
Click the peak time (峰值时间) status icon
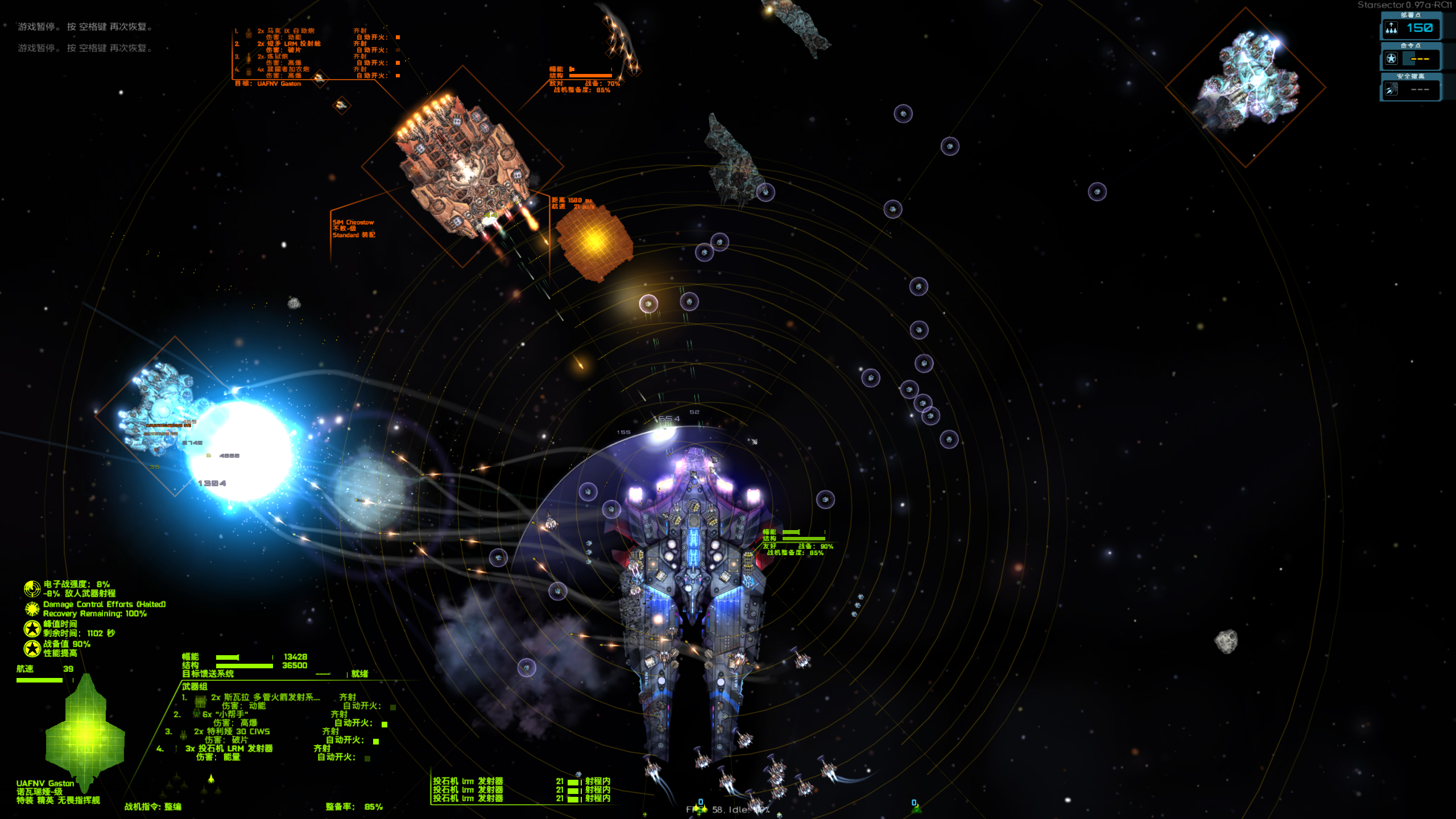(x=32, y=628)
